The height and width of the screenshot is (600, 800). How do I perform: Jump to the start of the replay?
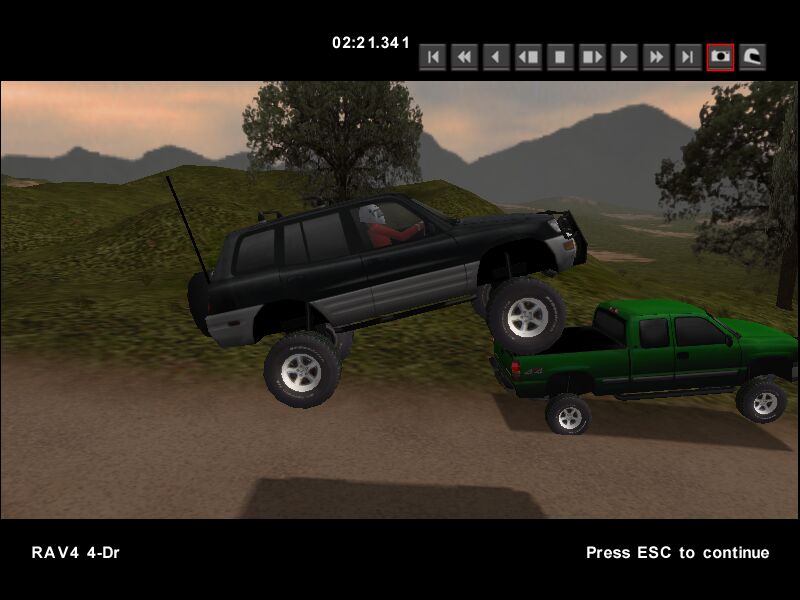click(x=432, y=57)
